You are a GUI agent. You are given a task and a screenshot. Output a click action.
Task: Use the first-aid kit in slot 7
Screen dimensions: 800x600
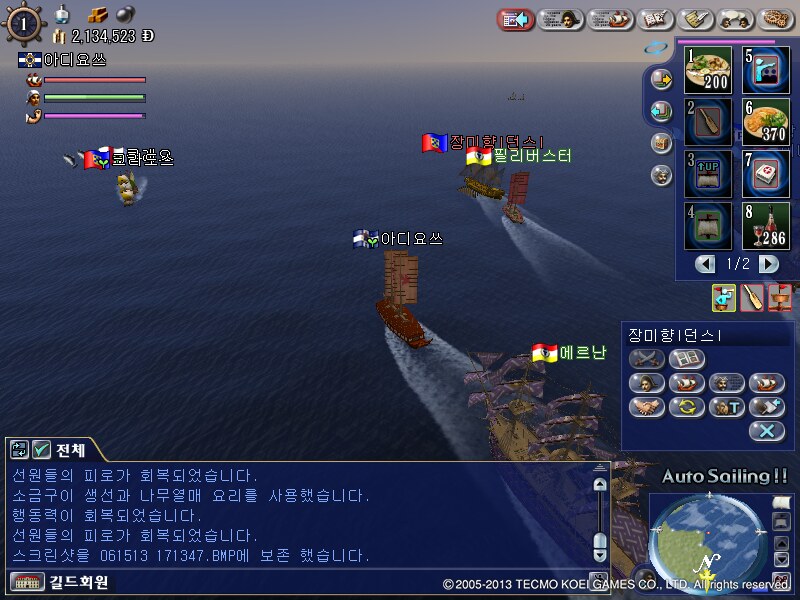coord(767,173)
